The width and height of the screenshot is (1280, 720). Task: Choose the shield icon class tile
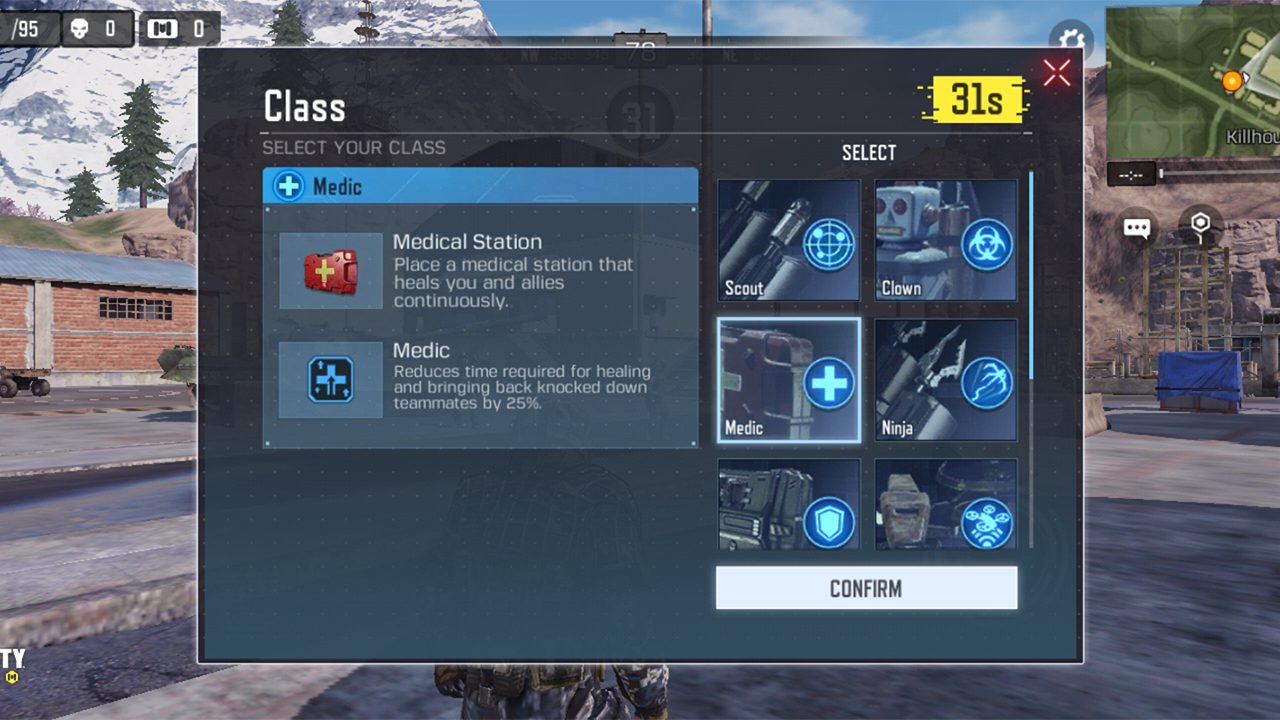[x=788, y=505]
